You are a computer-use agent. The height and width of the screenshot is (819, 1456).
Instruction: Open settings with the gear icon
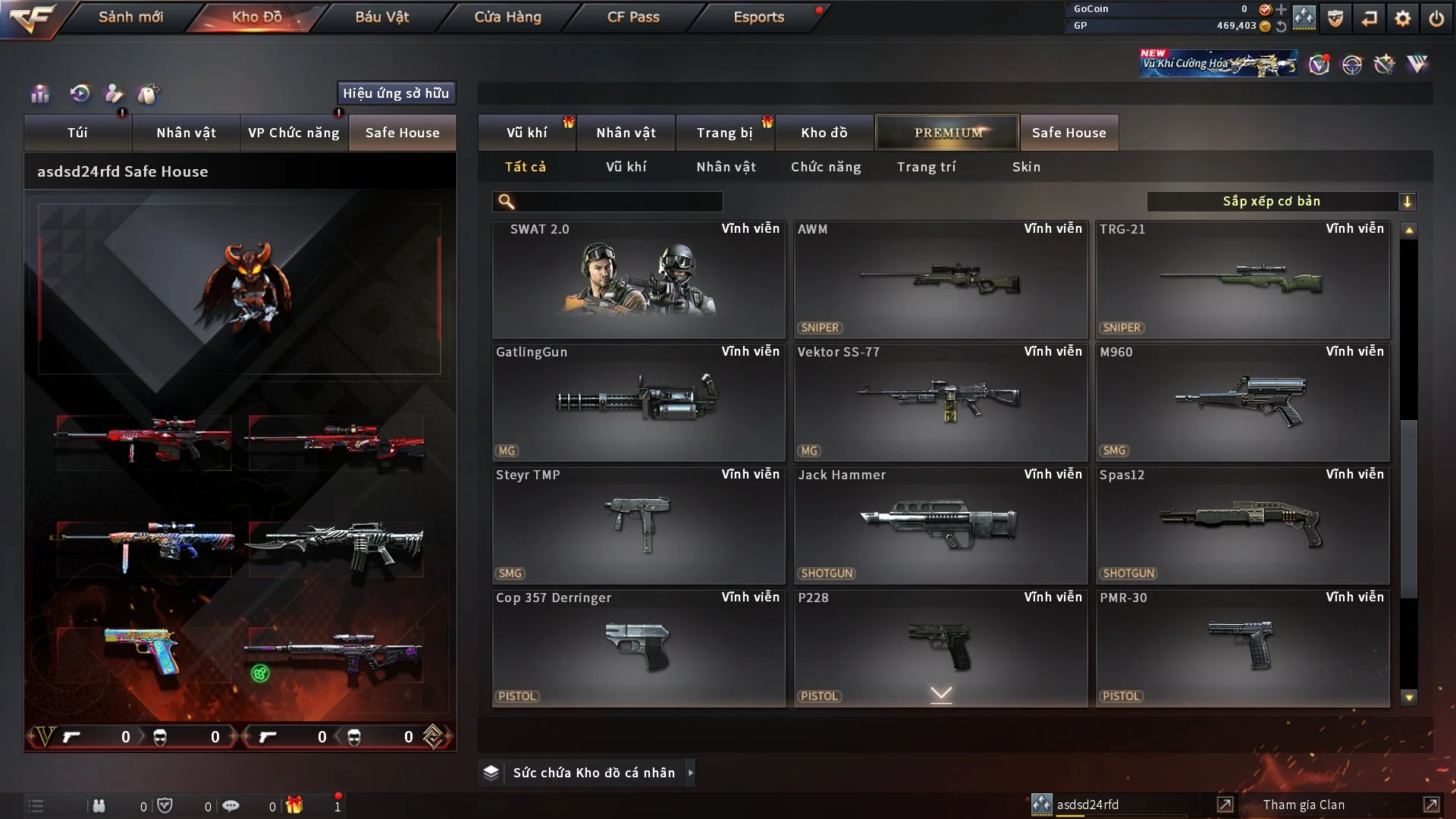click(1403, 18)
